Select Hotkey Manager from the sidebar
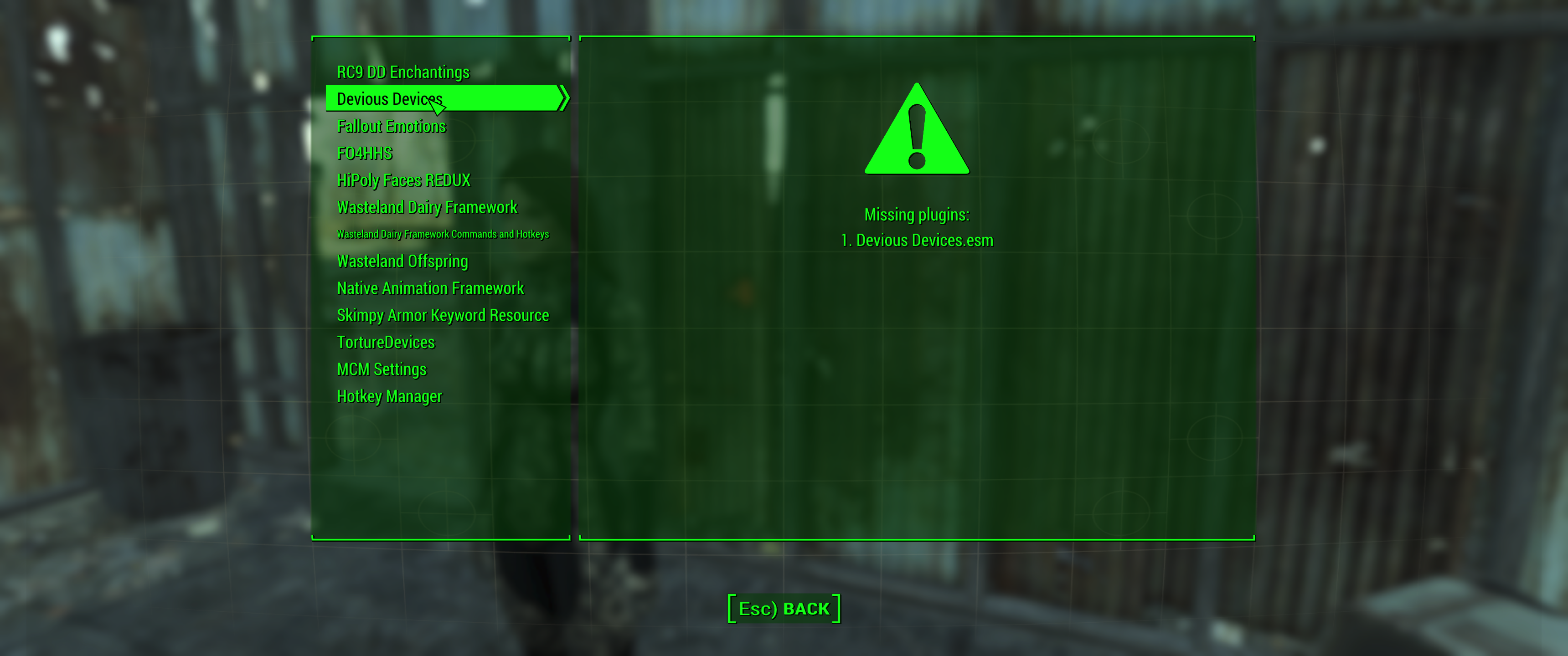Image resolution: width=1568 pixels, height=656 pixels. point(390,396)
